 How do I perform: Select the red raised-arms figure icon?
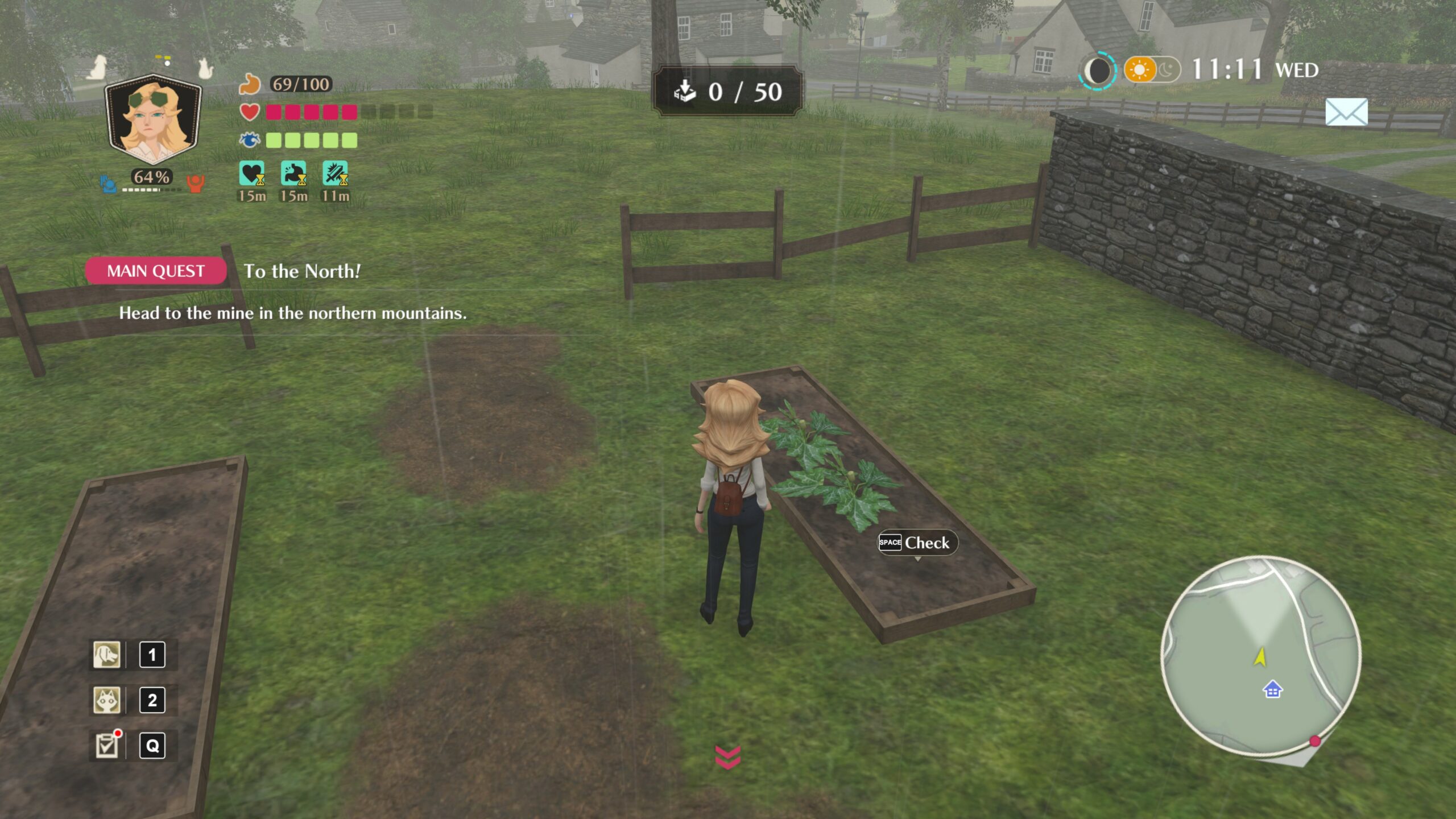coord(195,183)
